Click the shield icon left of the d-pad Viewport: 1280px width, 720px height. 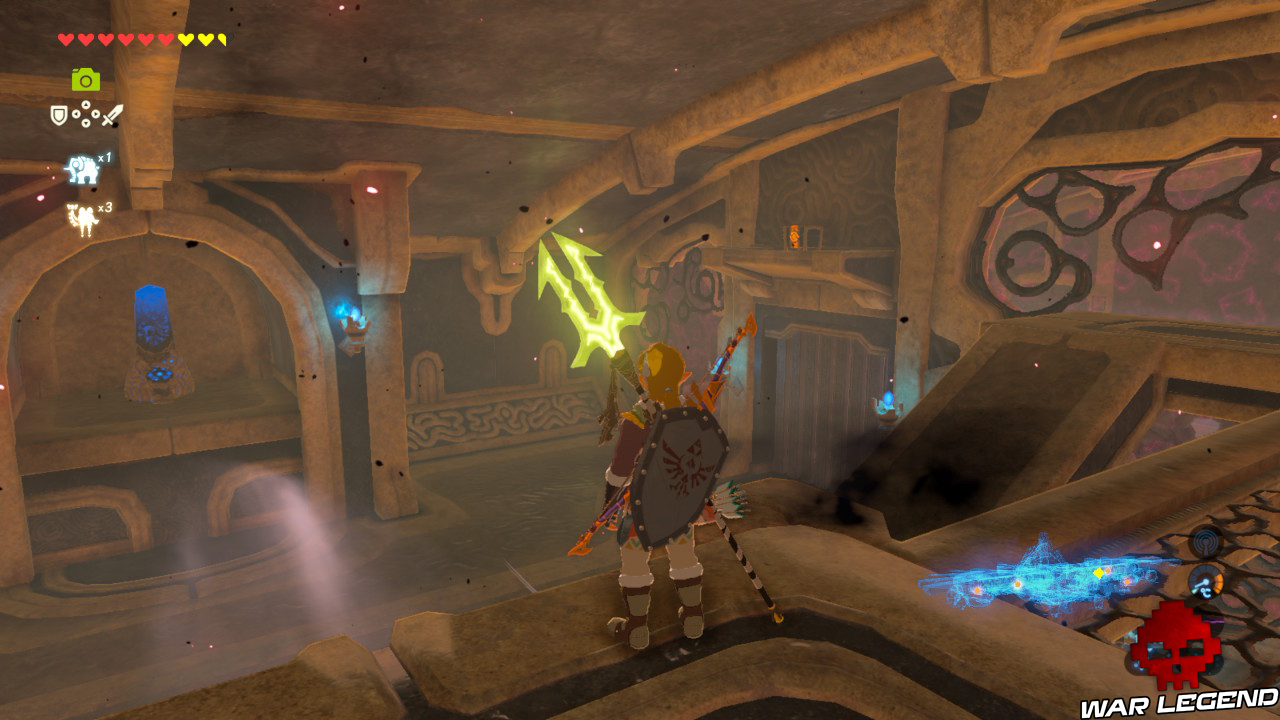tap(58, 114)
